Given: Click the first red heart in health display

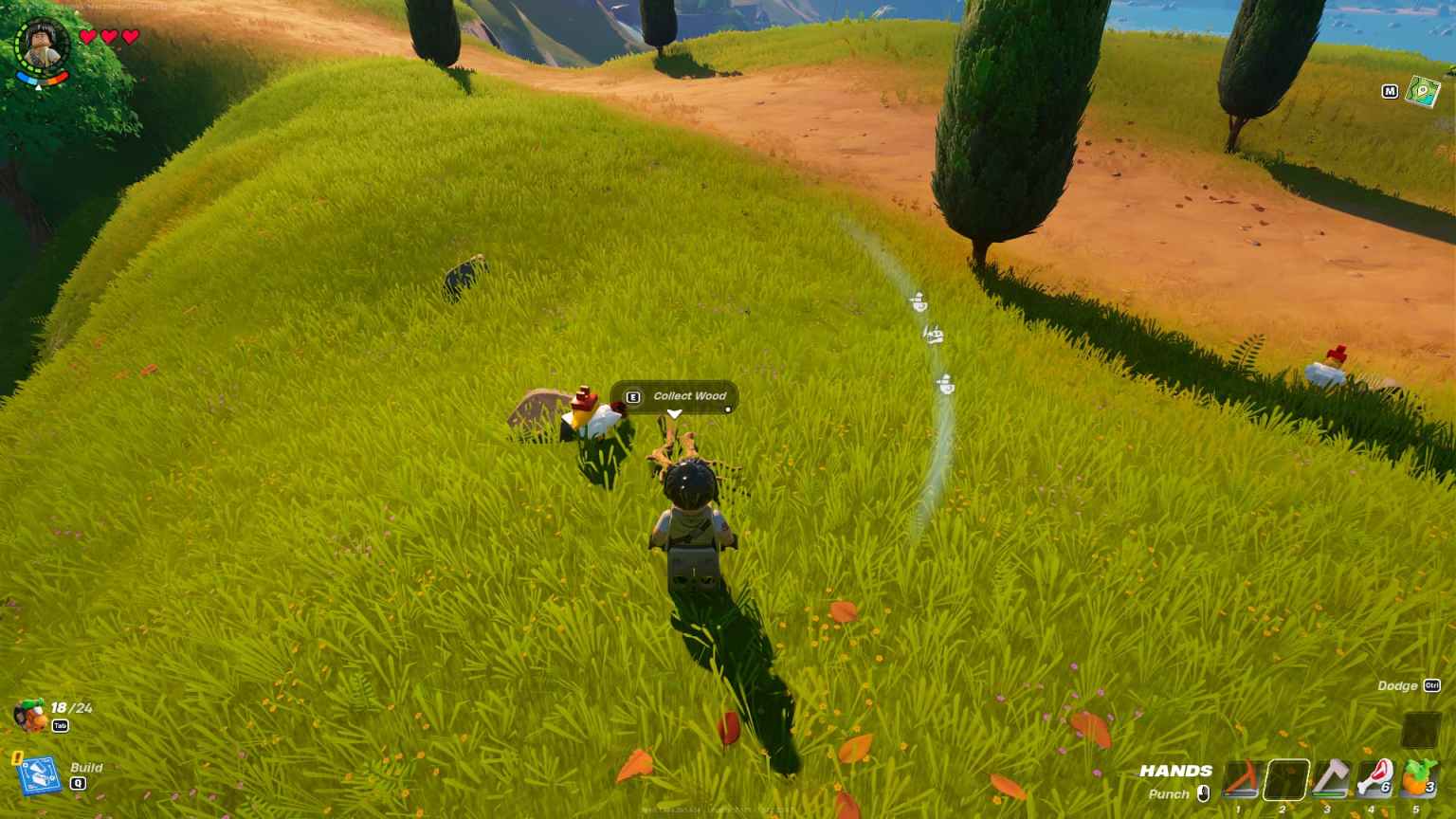Looking at the screenshot, I should [x=87, y=36].
